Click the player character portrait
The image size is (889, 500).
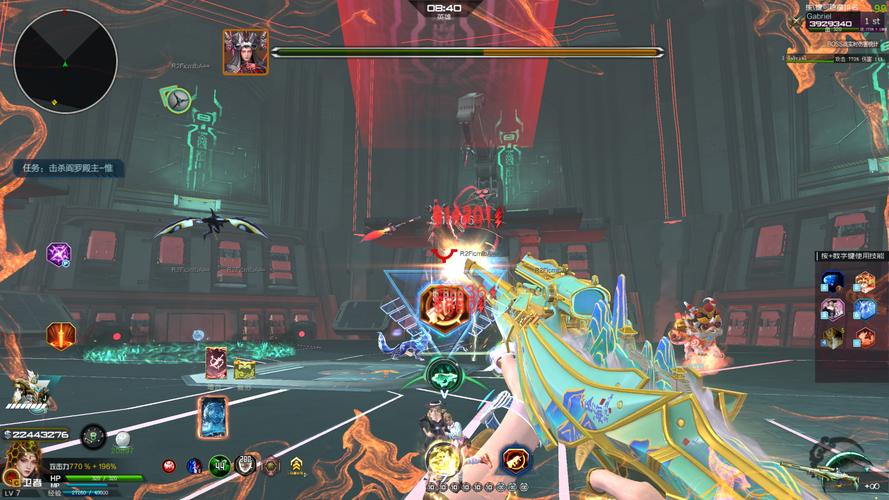click(x=20, y=467)
